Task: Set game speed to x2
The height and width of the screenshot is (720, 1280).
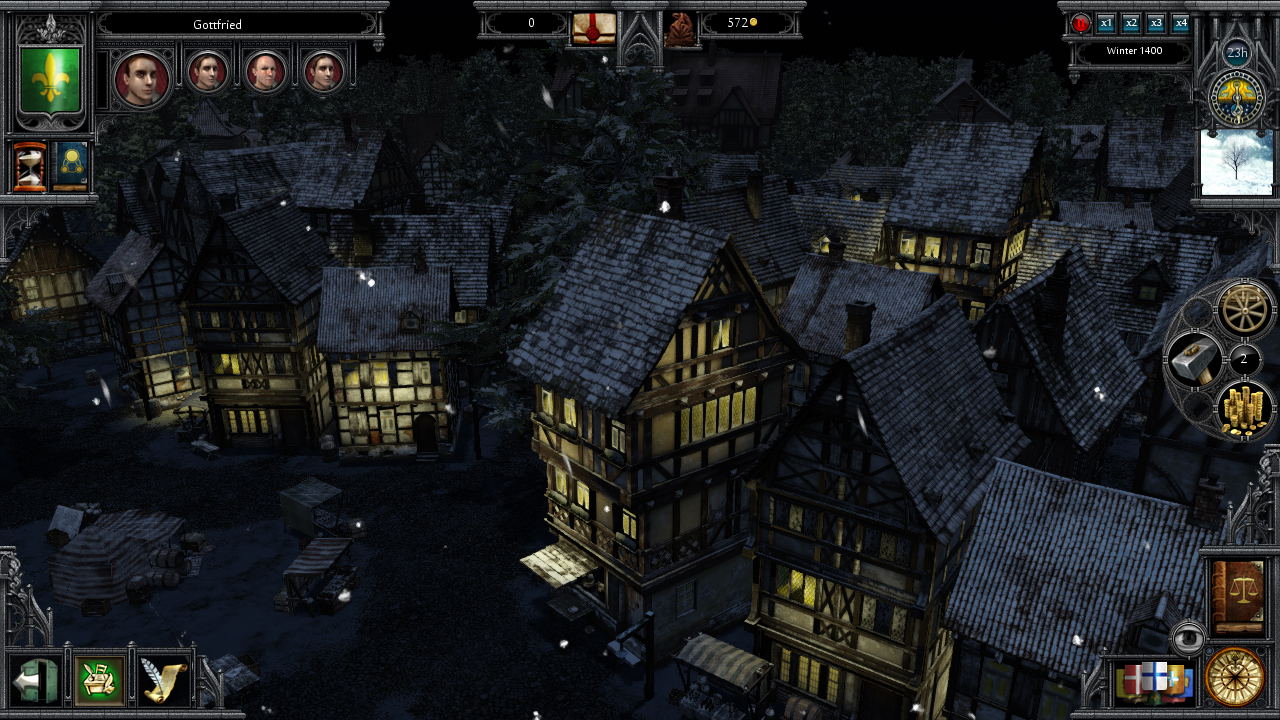Action: [x=1131, y=23]
